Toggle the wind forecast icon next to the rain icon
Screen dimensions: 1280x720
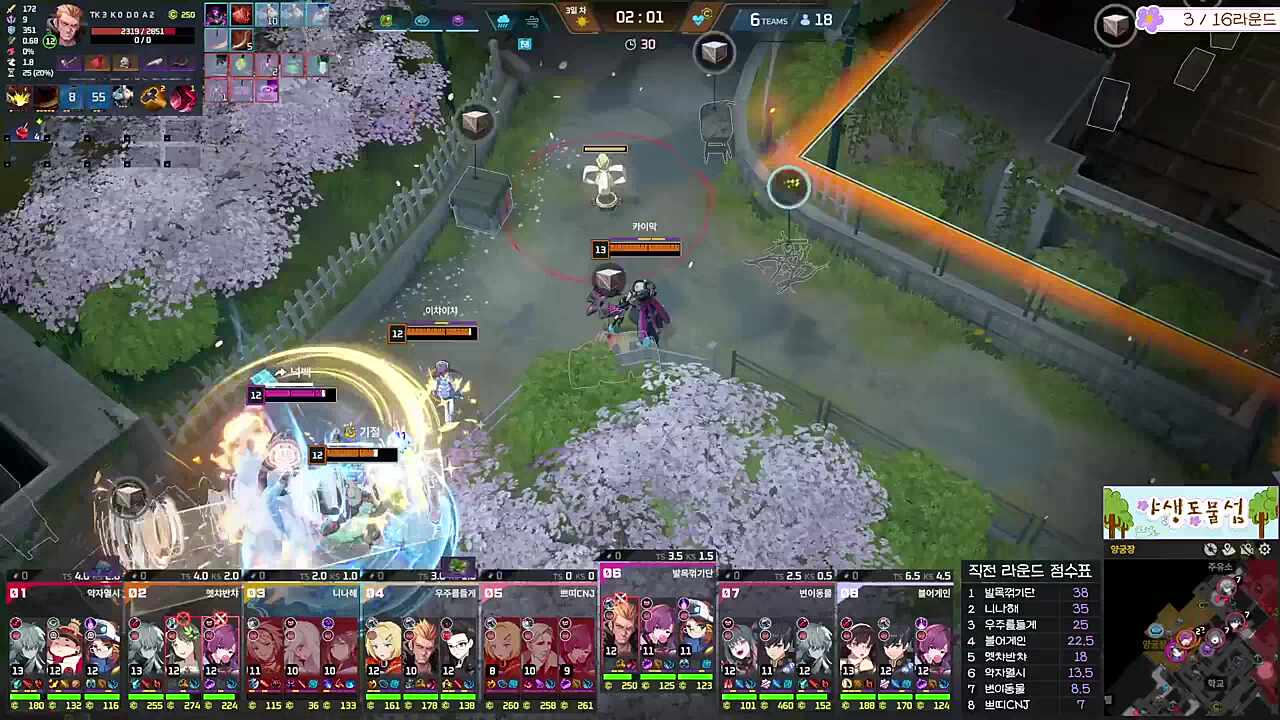(532, 21)
